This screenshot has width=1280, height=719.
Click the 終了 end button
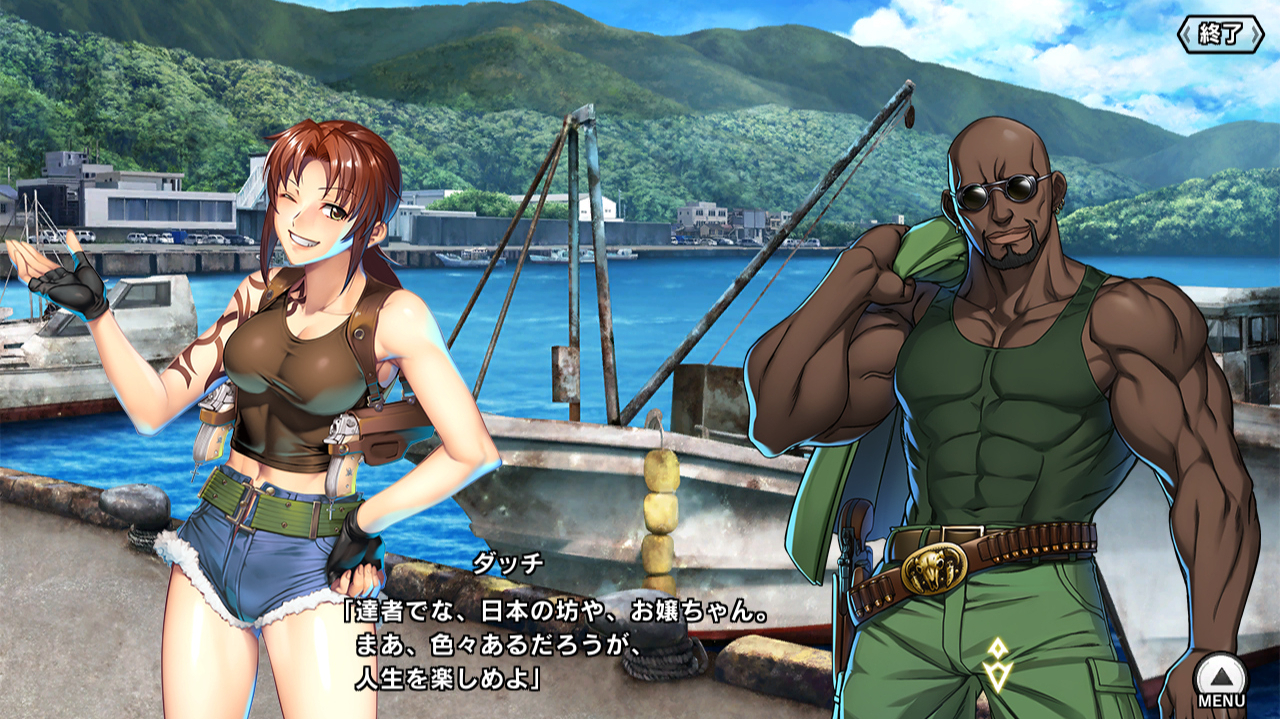(x=1221, y=33)
